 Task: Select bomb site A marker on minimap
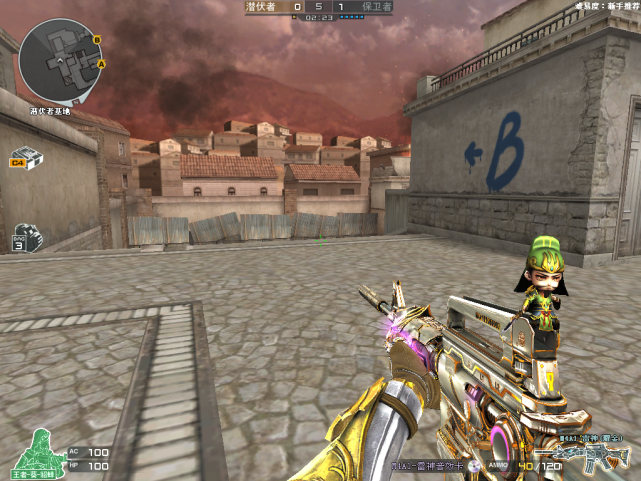pos(102,64)
